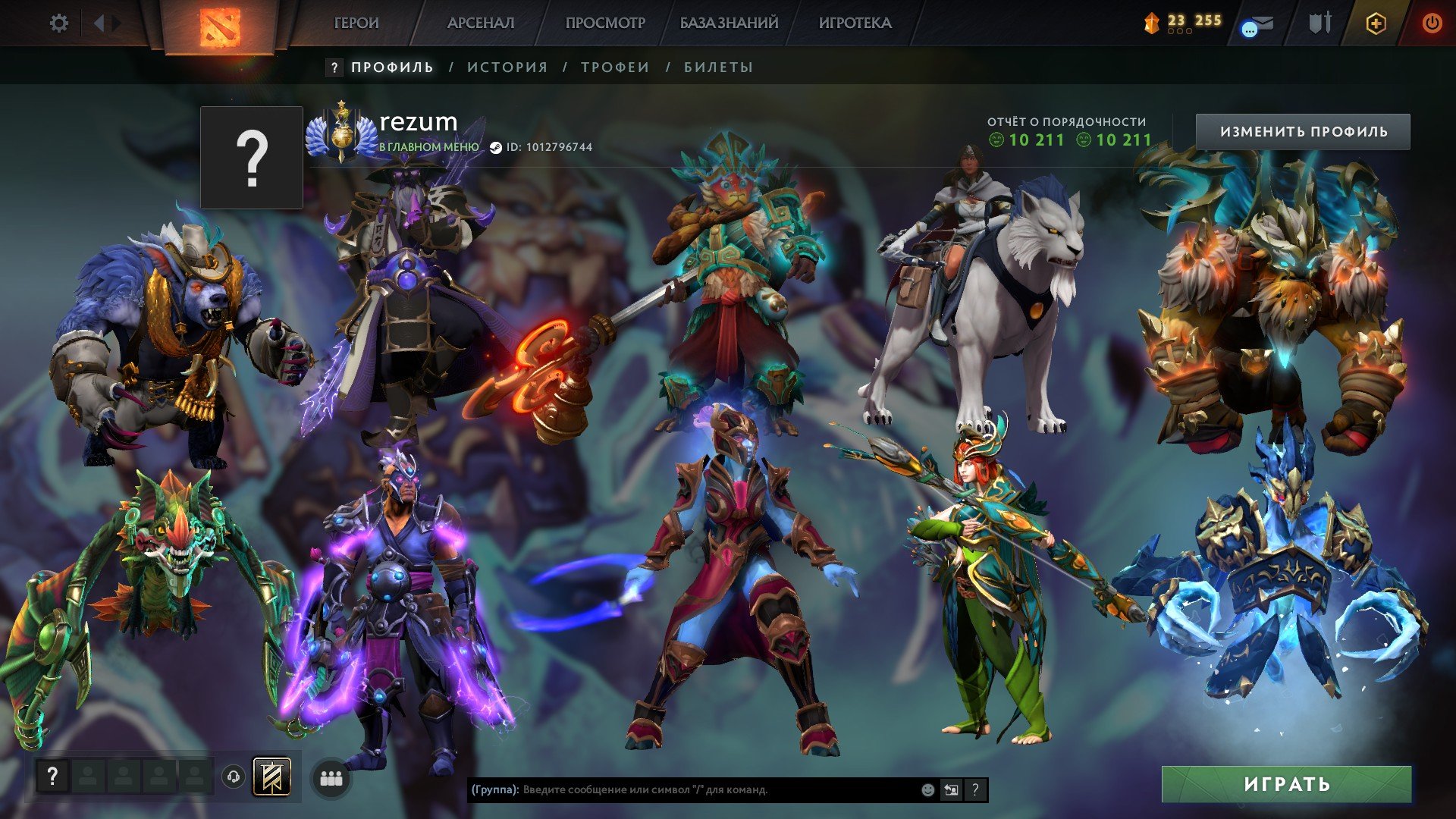Viewport: 1456px width, 819px height.
Task: Open the mail notifications icon
Action: (x=1257, y=26)
